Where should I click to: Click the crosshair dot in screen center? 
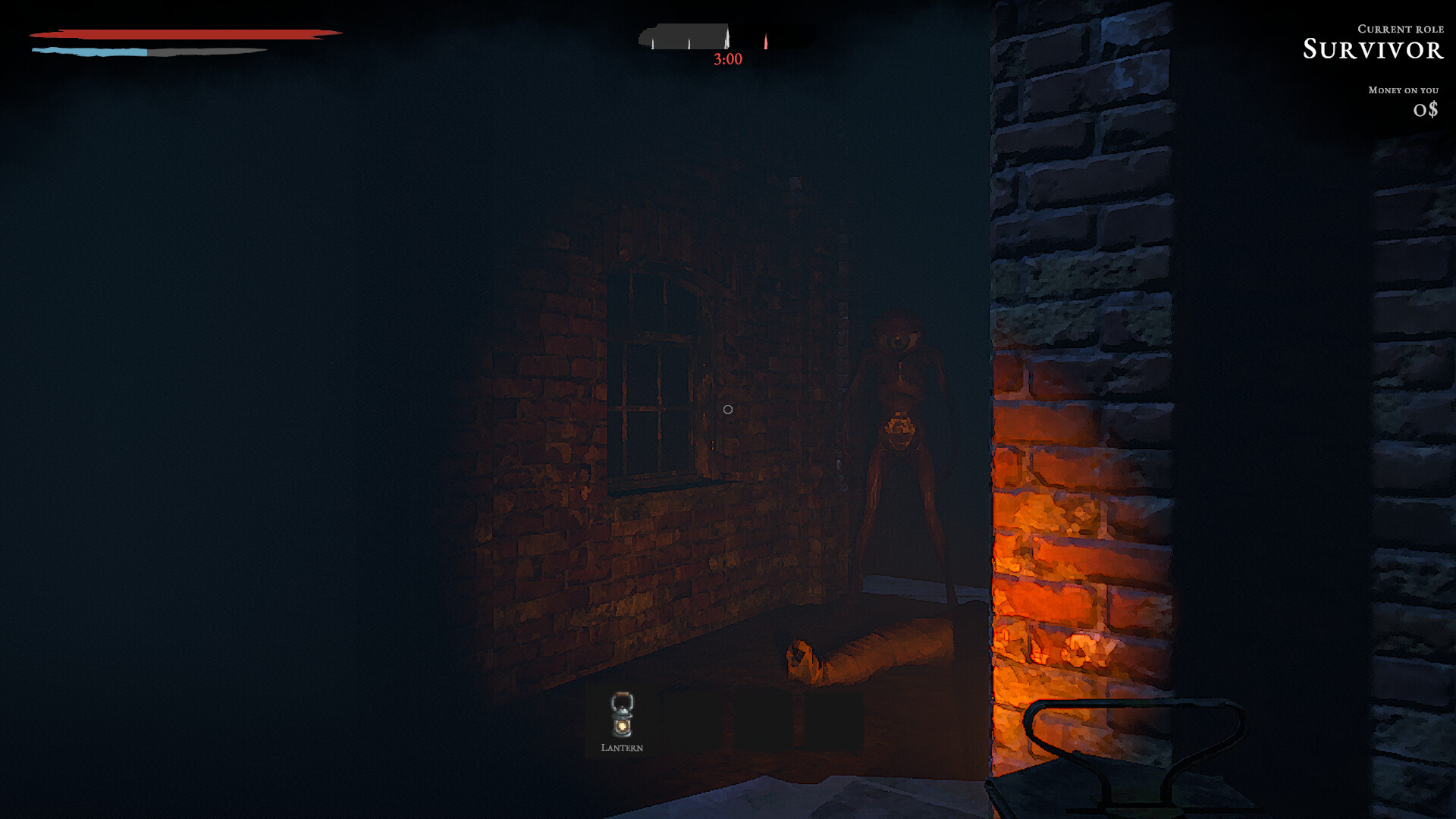click(x=729, y=409)
